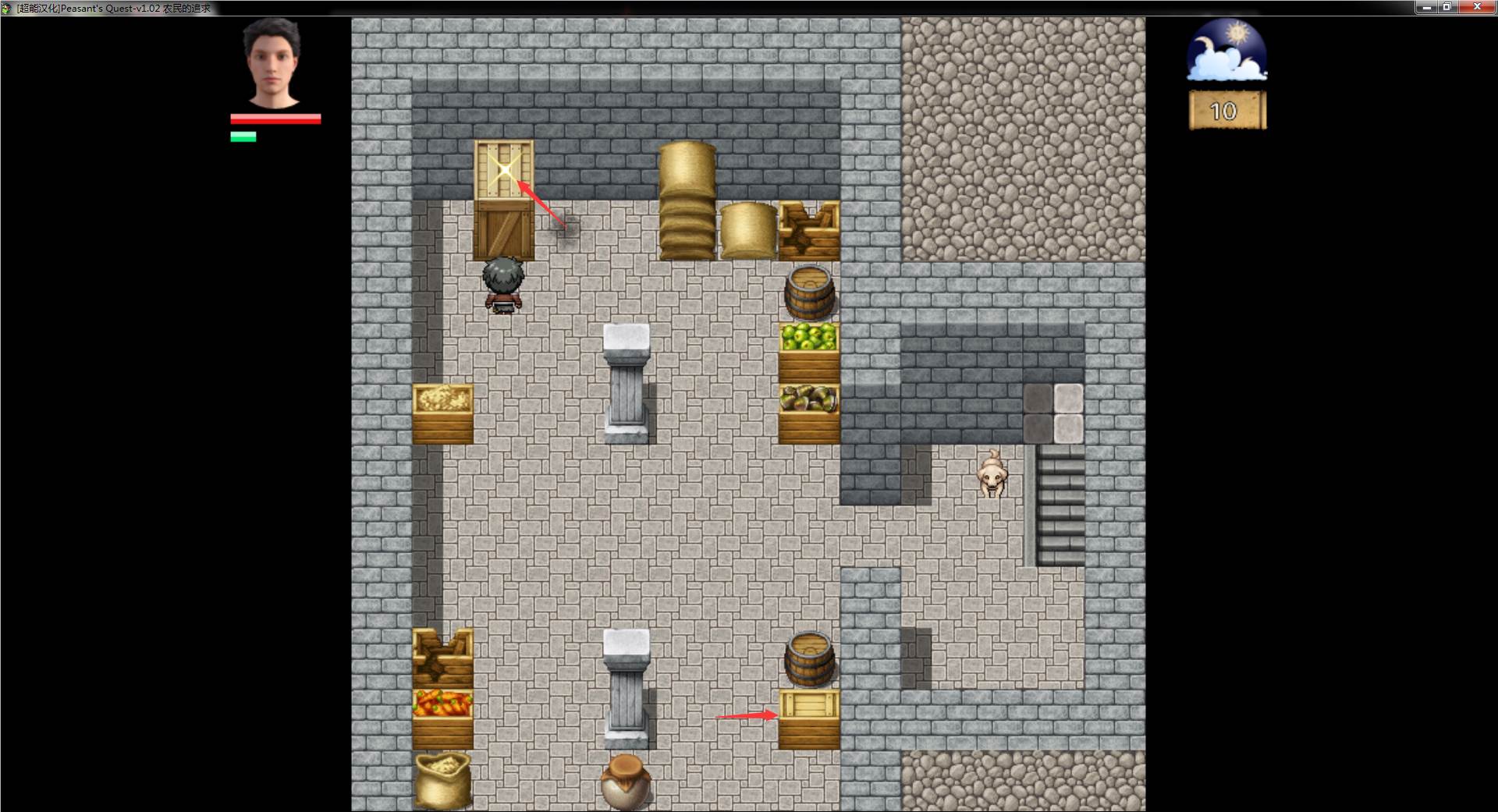1498x812 pixels.
Task: Click the gold counter showing 10
Action: coord(1225,110)
